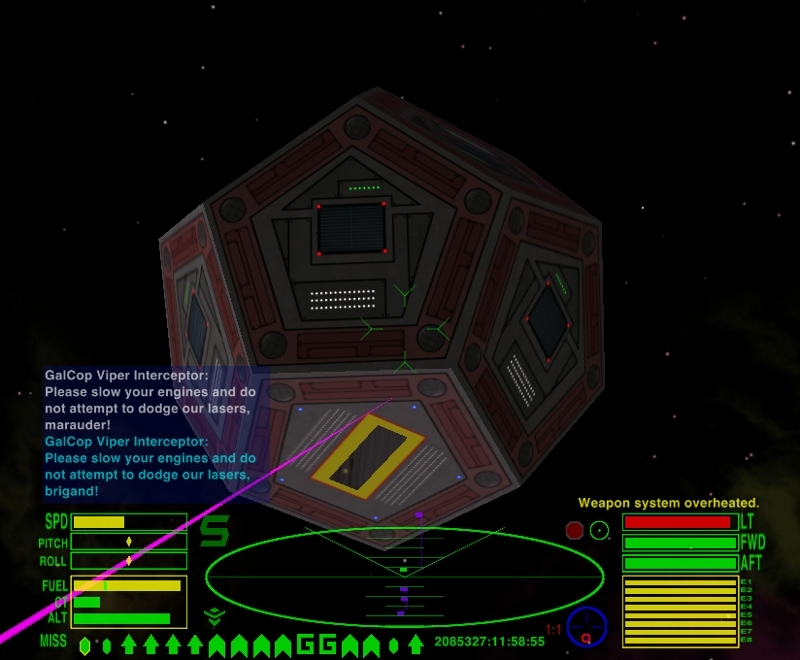Click the green S station aegis indicator
This screenshot has height=660, width=800.
click(214, 531)
